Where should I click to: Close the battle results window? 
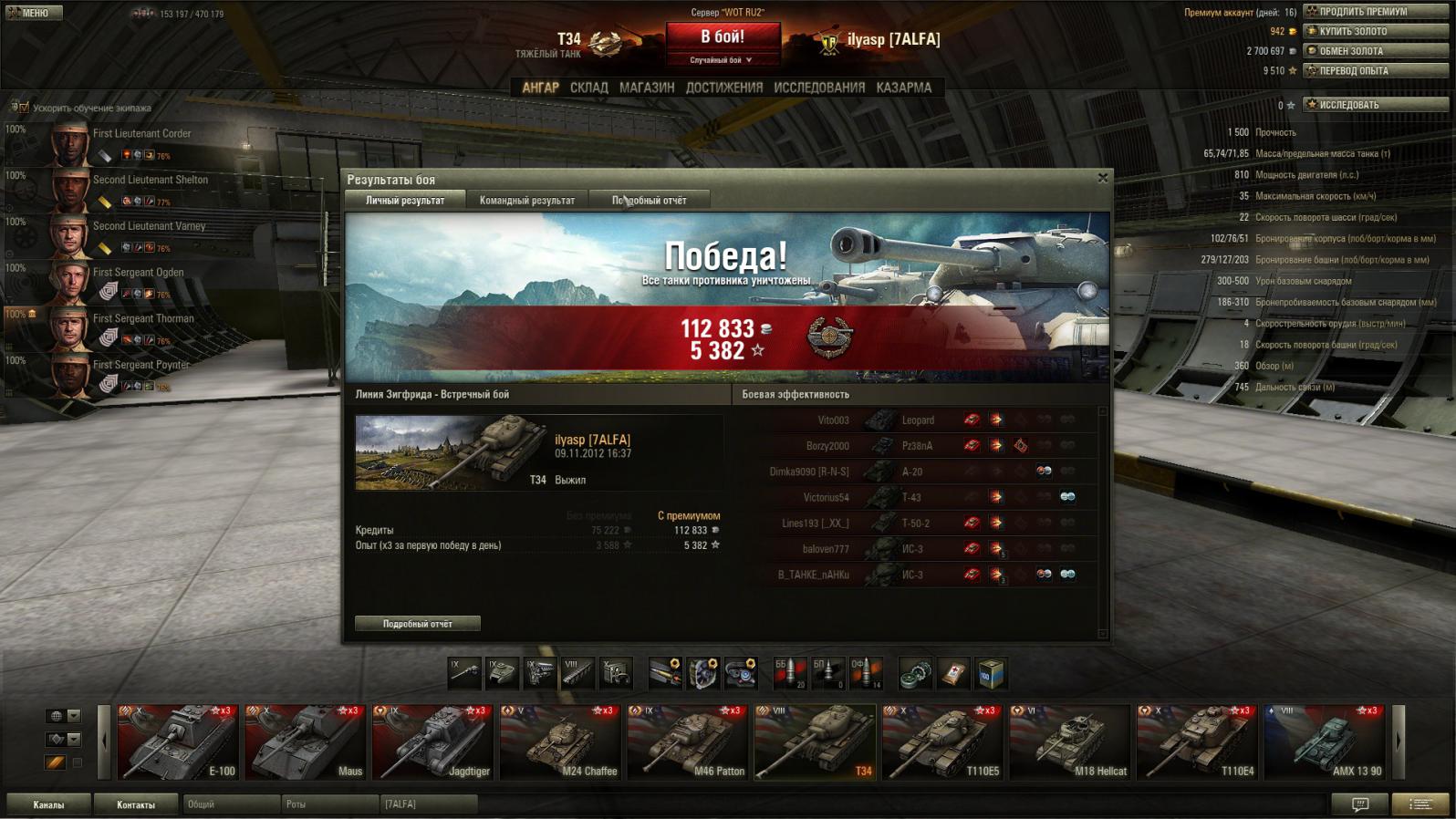click(x=1102, y=178)
